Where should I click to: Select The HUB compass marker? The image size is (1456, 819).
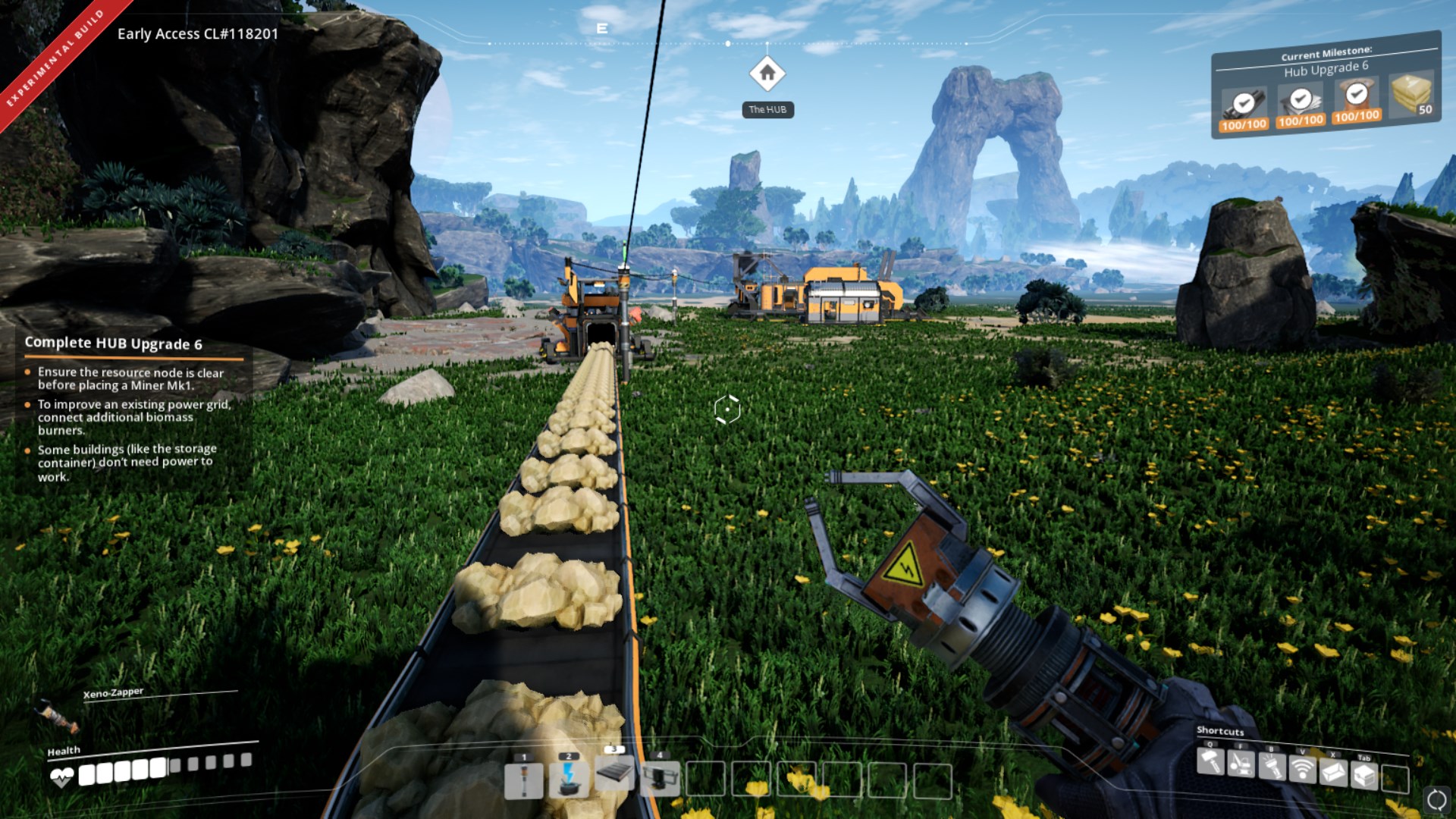point(767,74)
